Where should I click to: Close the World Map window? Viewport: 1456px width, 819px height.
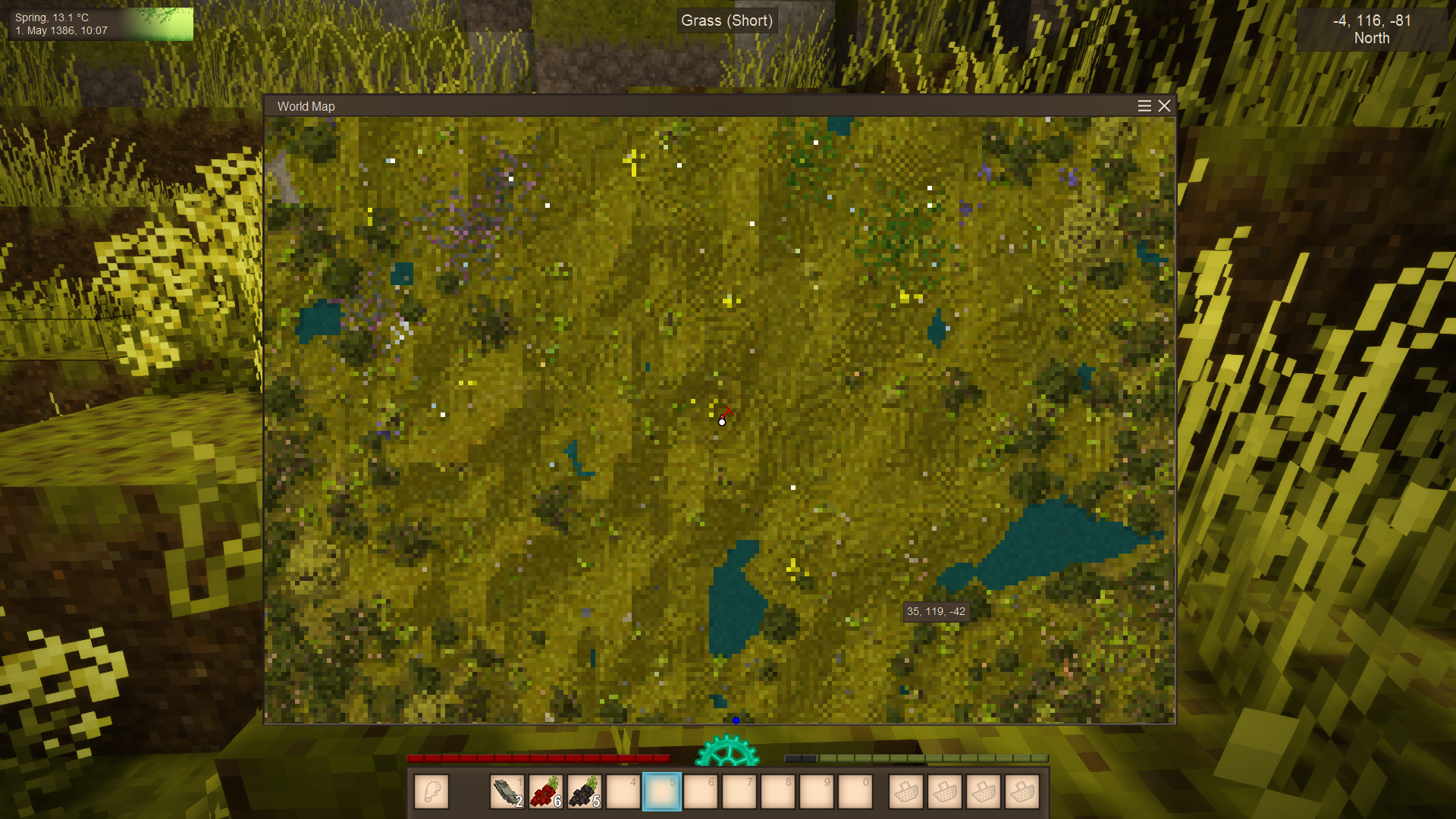1164,106
